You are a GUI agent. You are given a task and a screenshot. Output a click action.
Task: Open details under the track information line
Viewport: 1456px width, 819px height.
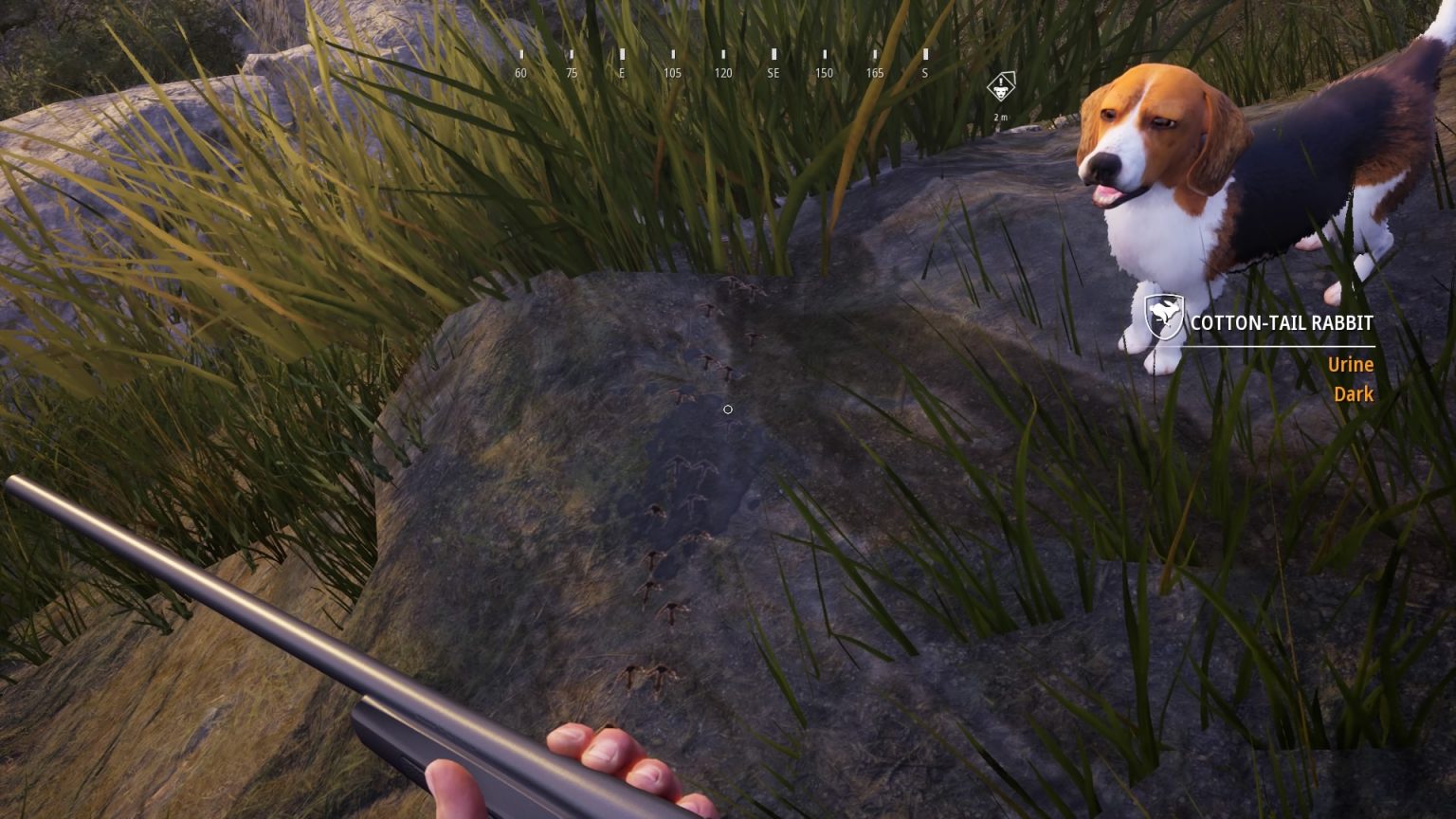tap(1280, 348)
